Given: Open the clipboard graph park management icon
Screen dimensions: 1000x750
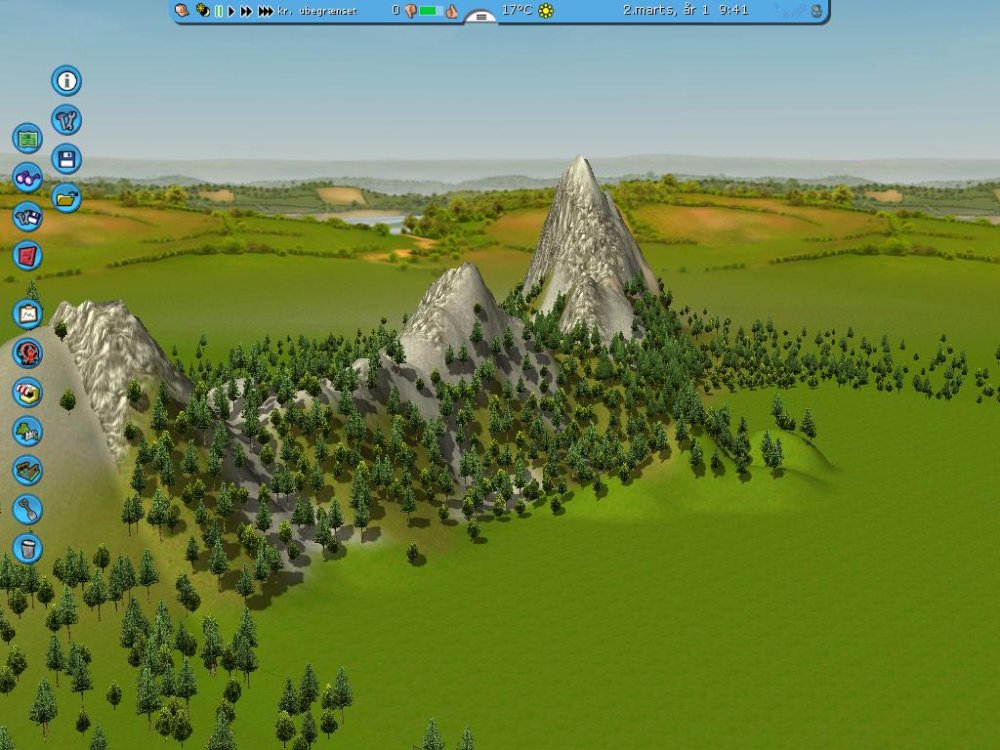Looking at the screenshot, I should point(27,314).
